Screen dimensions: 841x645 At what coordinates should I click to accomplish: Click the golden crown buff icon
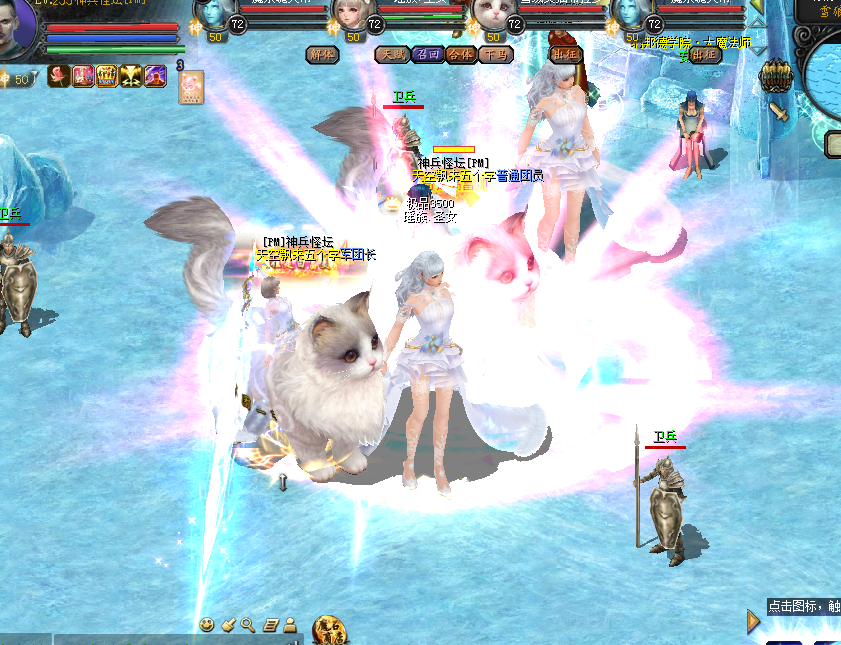click(x=107, y=75)
